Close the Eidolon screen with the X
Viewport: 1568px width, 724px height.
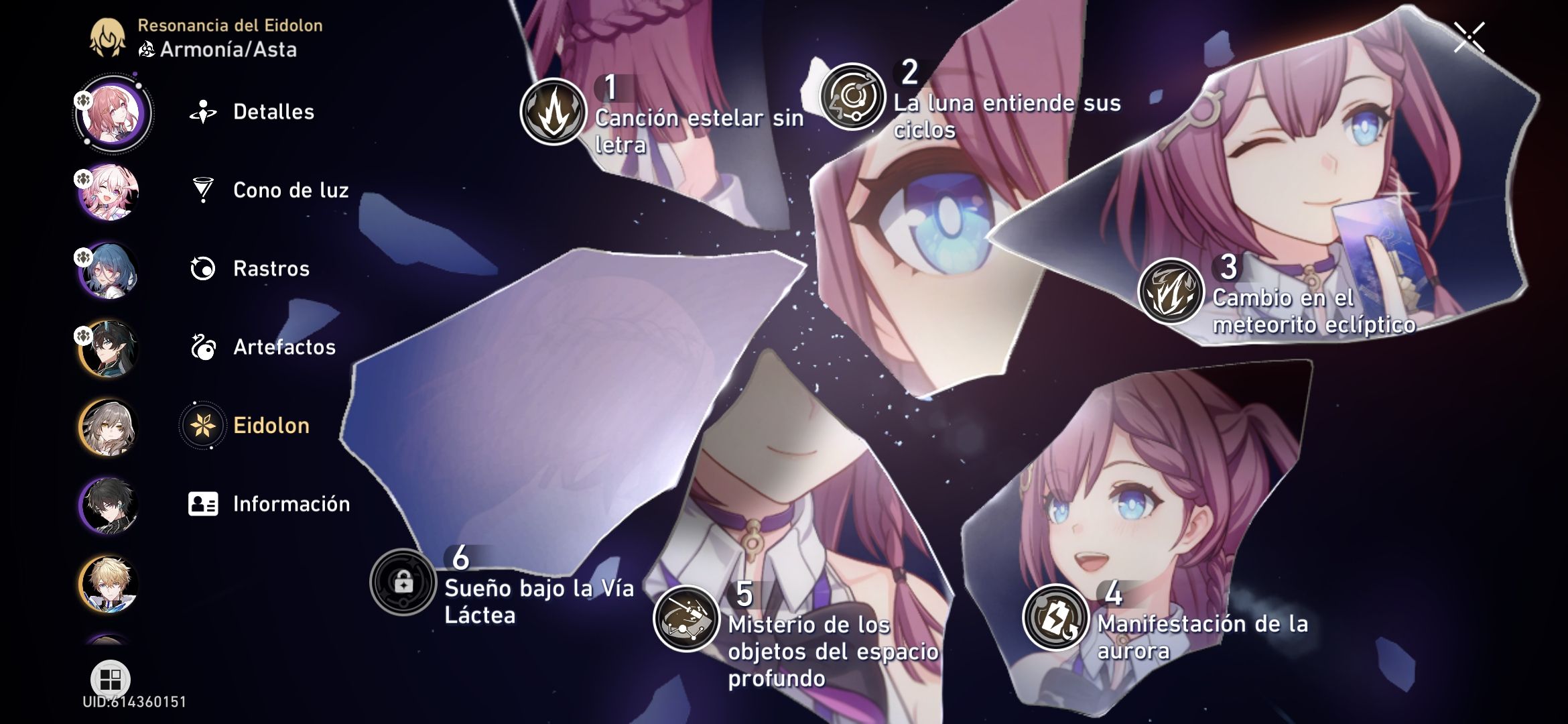(x=1468, y=37)
